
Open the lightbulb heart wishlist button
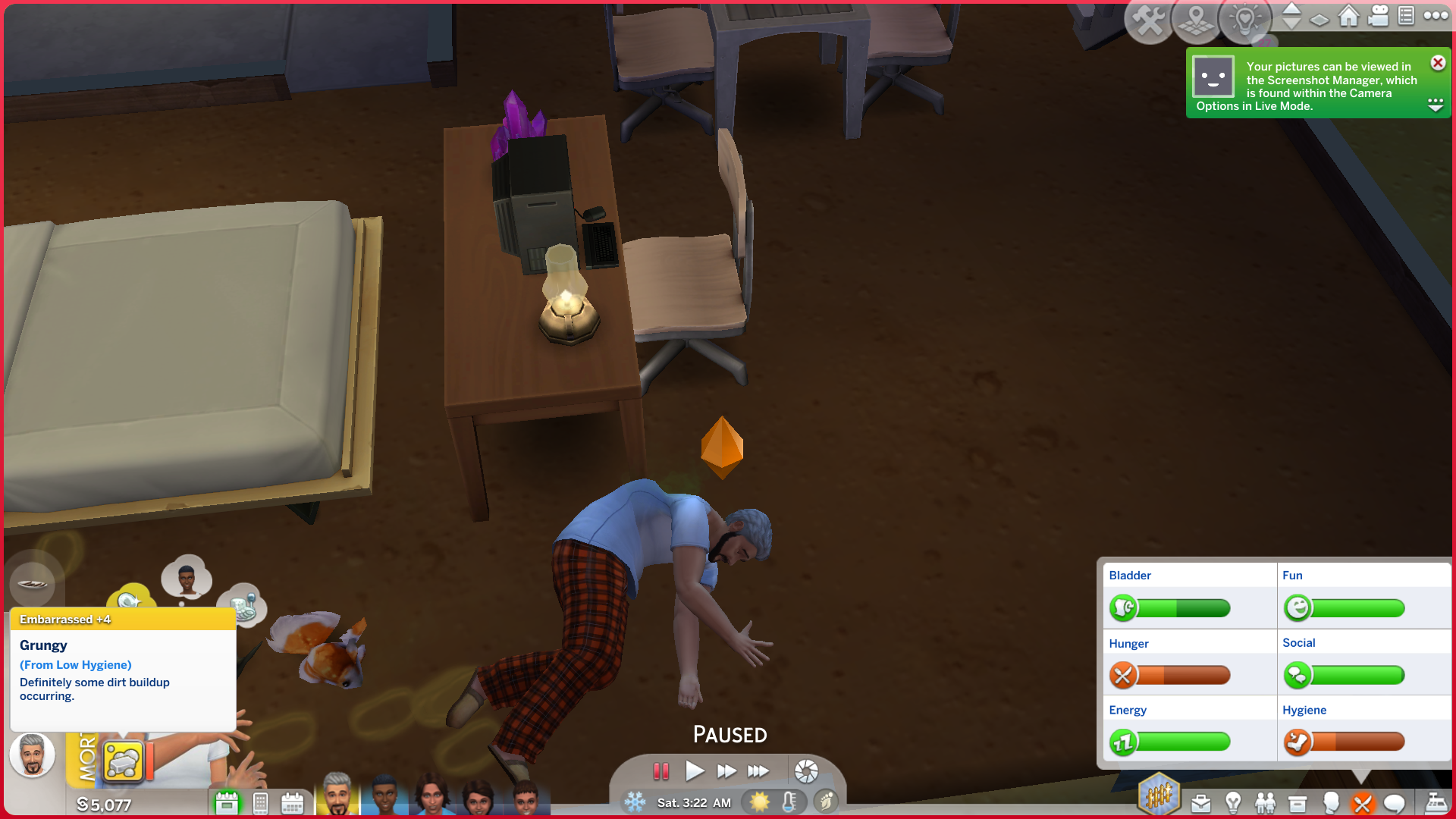tap(1244, 20)
